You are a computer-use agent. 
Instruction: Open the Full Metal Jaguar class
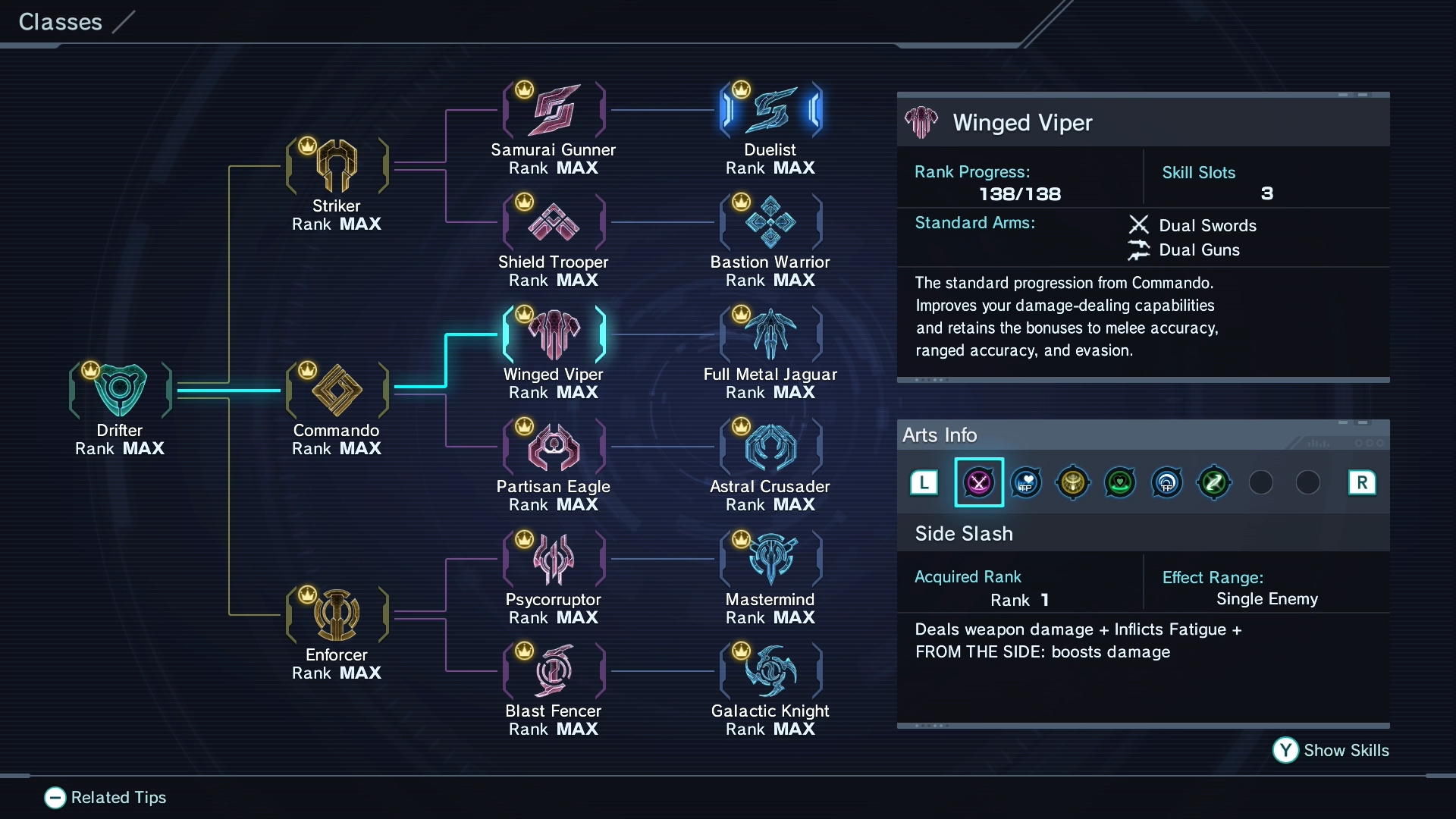pyautogui.click(x=770, y=334)
